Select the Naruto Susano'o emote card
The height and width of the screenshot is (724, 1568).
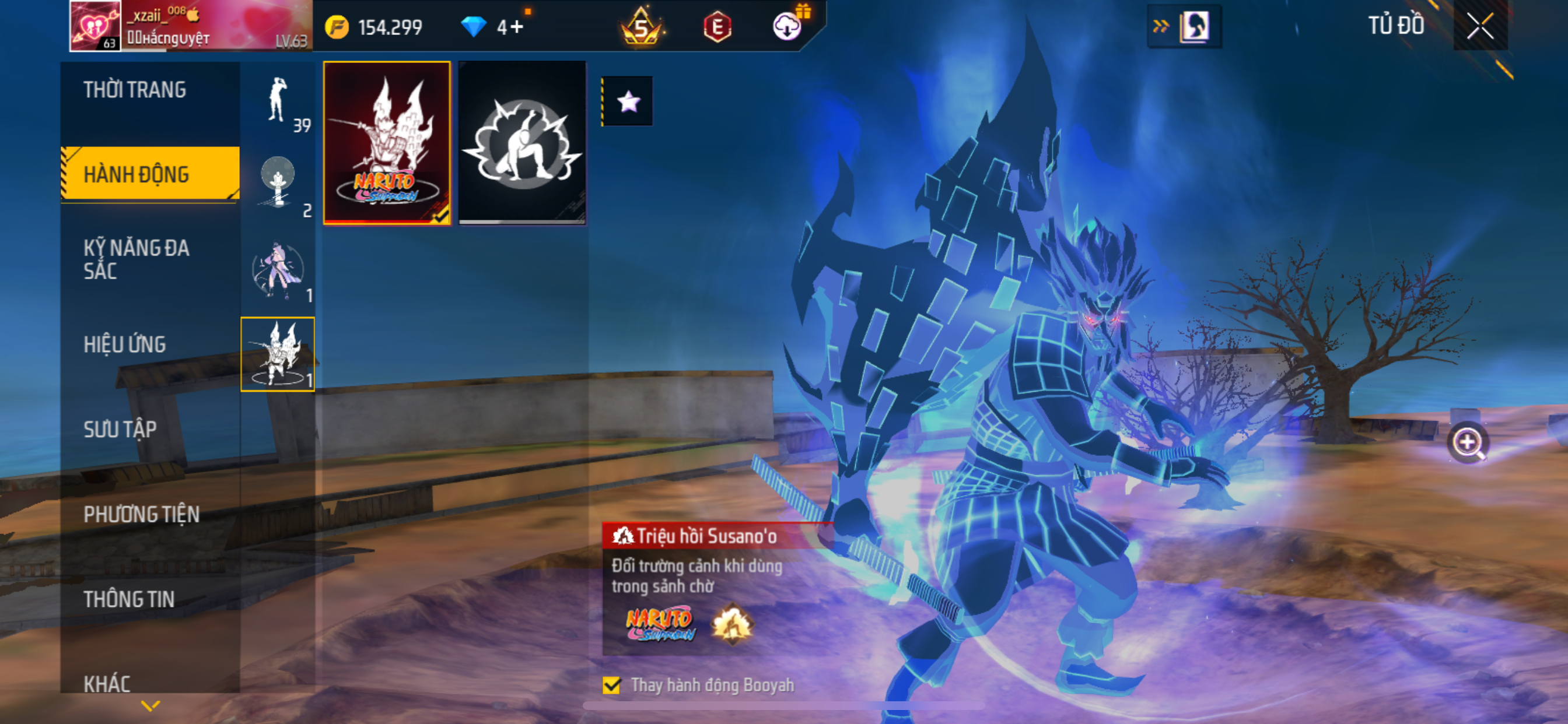[387, 143]
